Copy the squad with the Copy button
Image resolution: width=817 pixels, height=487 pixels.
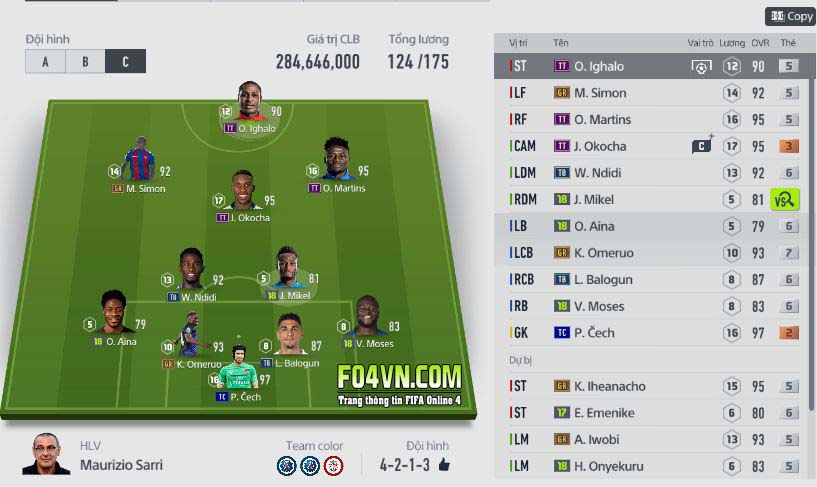point(790,16)
